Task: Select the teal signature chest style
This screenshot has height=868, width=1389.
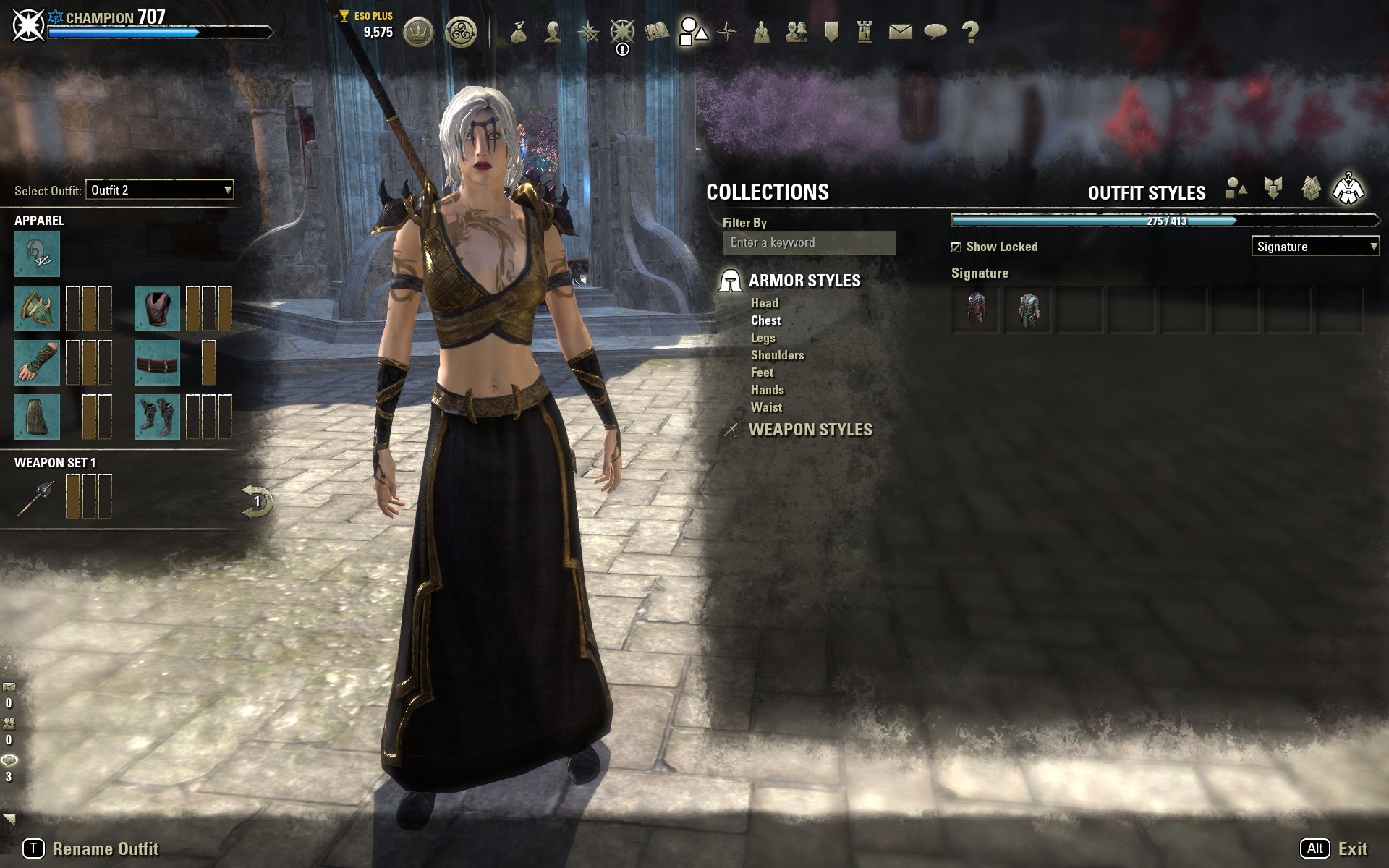Action: (x=1028, y=310)
